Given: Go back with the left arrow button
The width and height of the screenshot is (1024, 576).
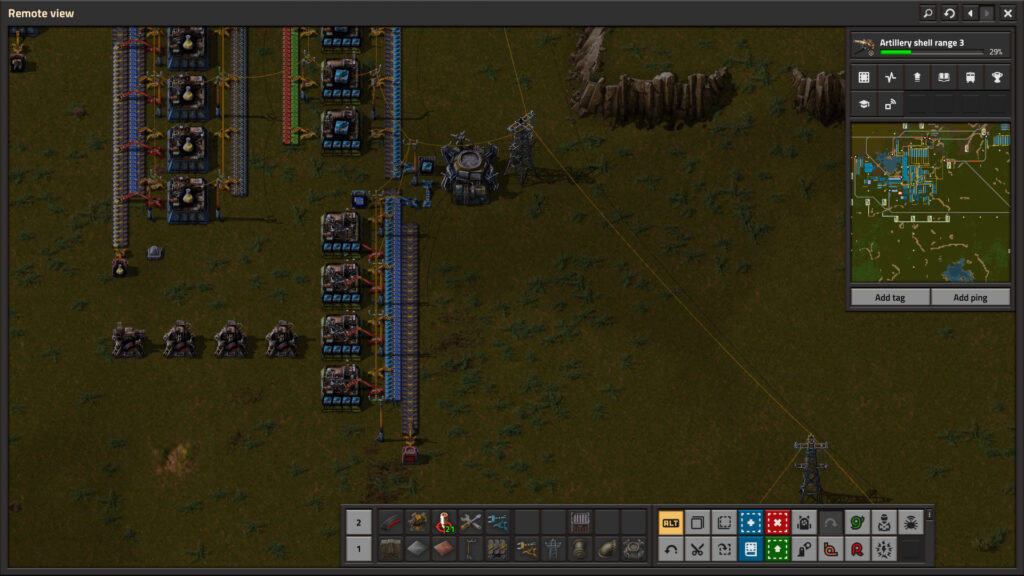Looking at the screenshot, I should [969, 13].
